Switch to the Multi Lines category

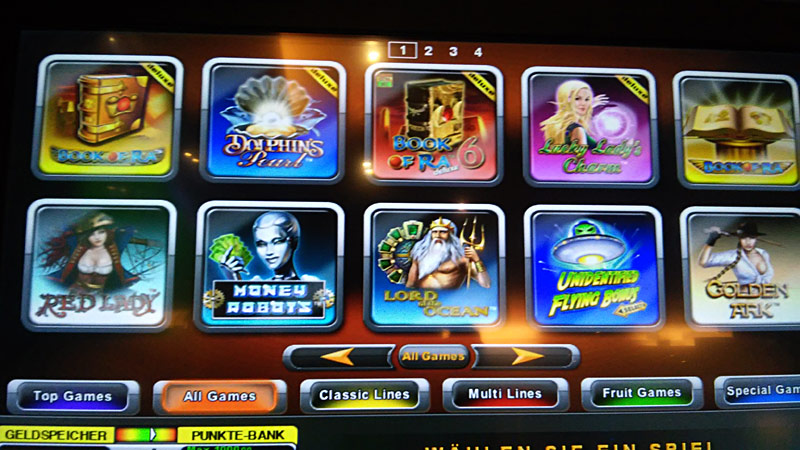click(506, 395)
